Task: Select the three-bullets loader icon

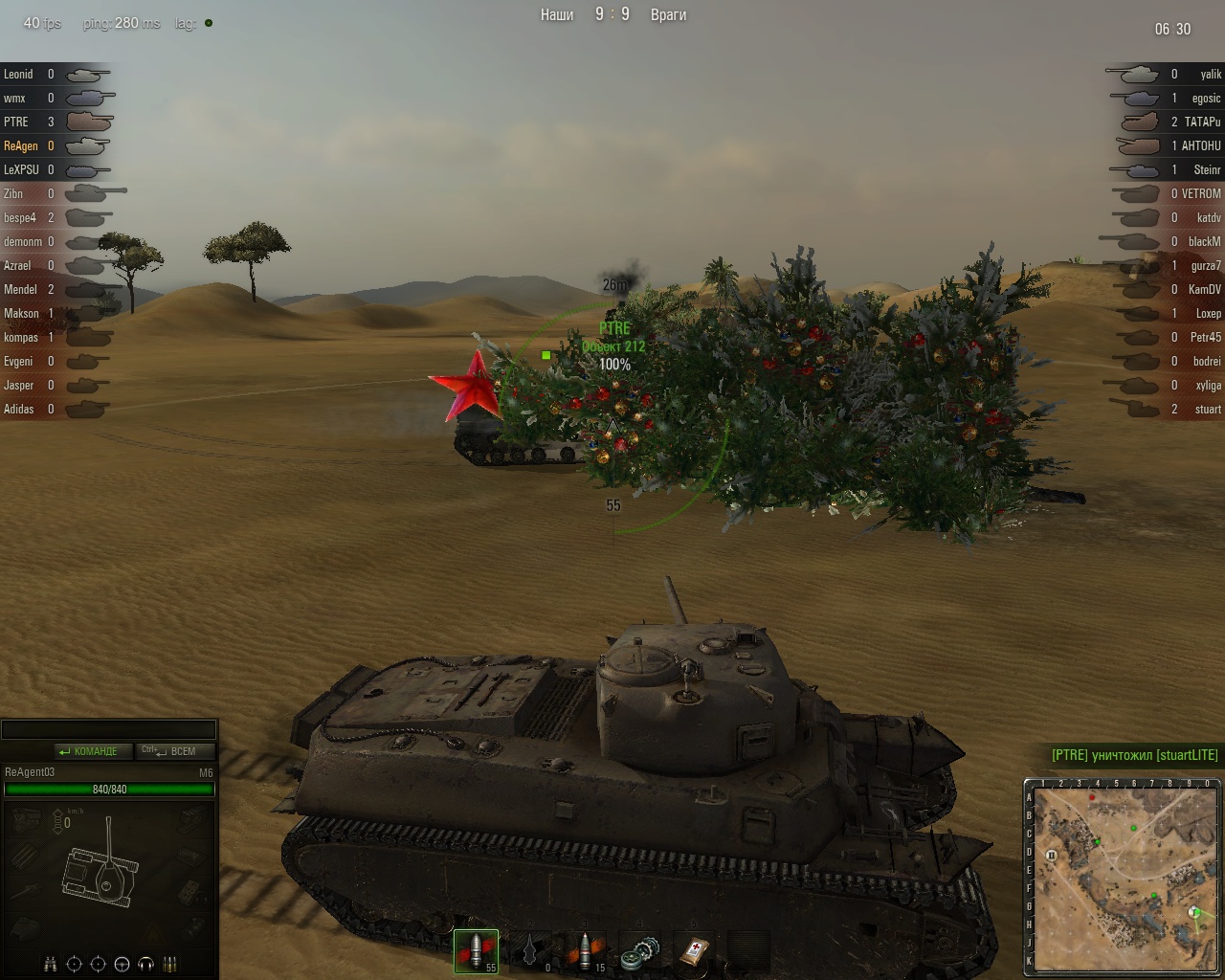Action: click(170, 964)
